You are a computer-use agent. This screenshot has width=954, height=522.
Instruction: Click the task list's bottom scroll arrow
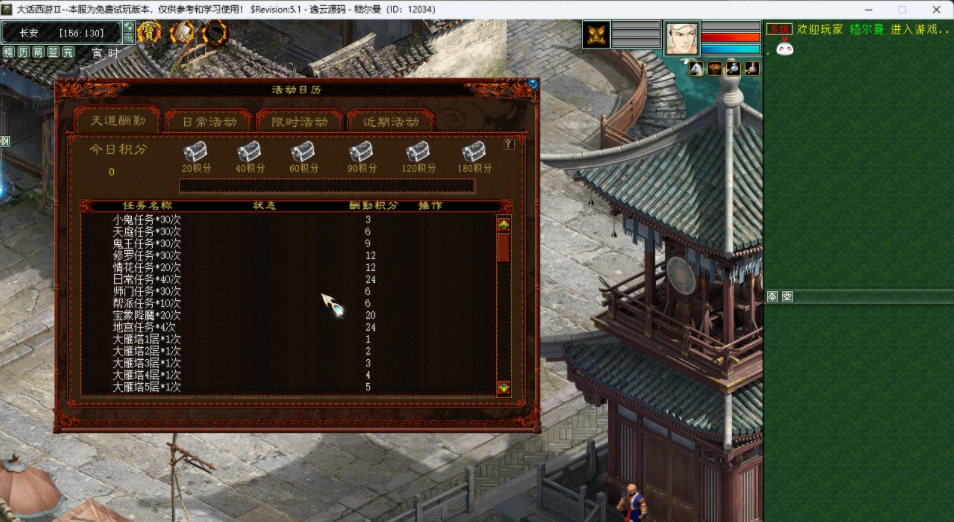[503, 387]
